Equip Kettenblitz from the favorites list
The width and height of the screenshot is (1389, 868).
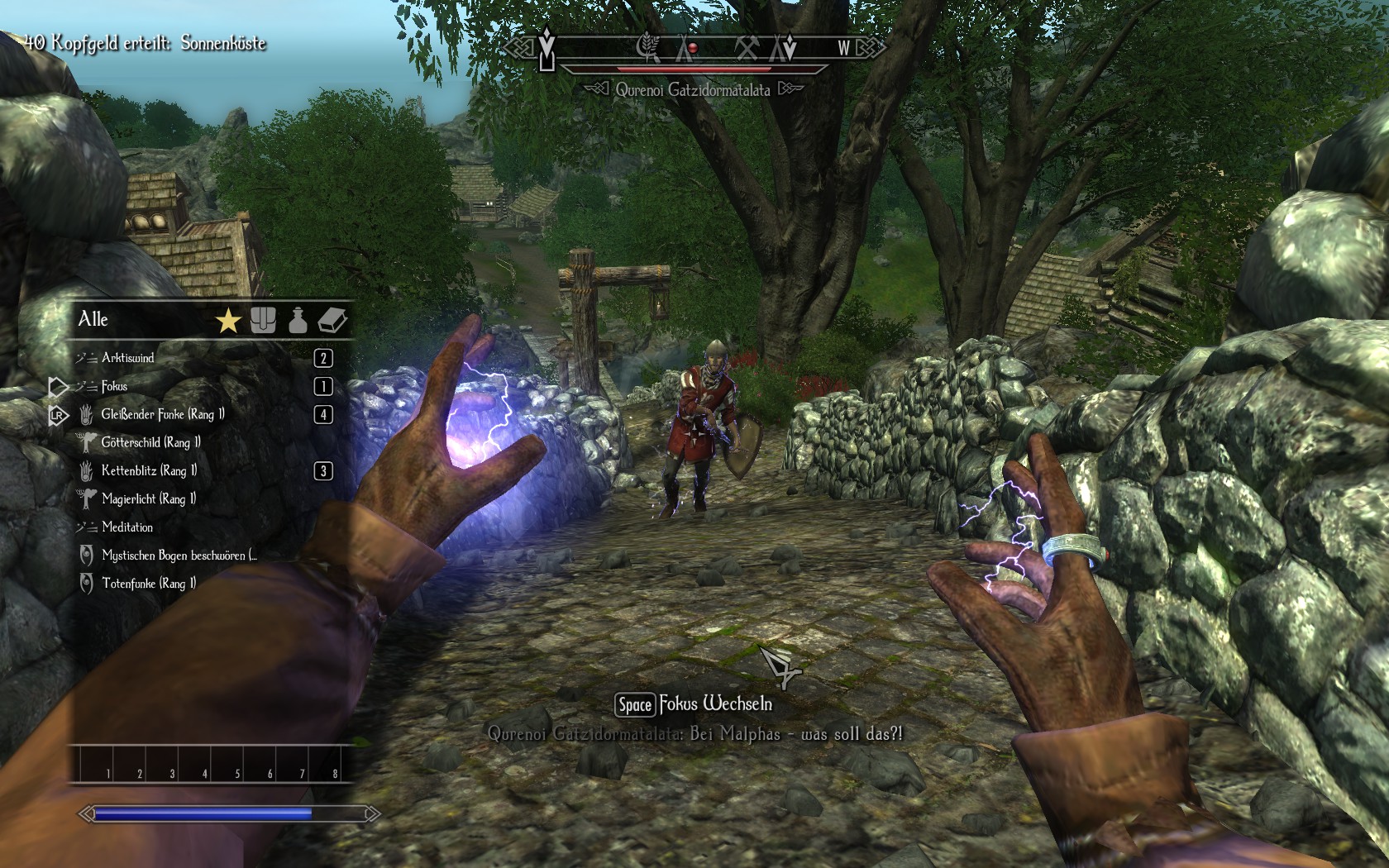coord(149,470)
